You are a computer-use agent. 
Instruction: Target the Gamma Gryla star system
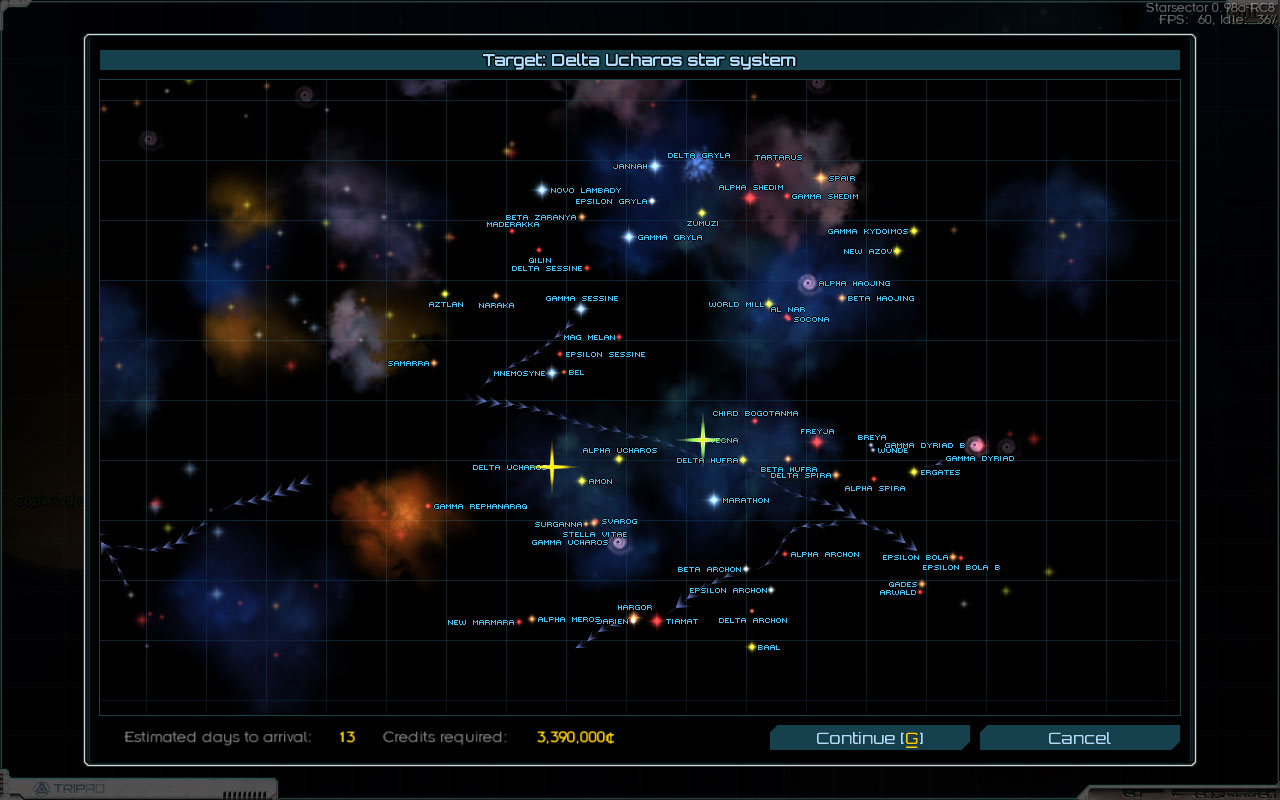click(629, 237)
